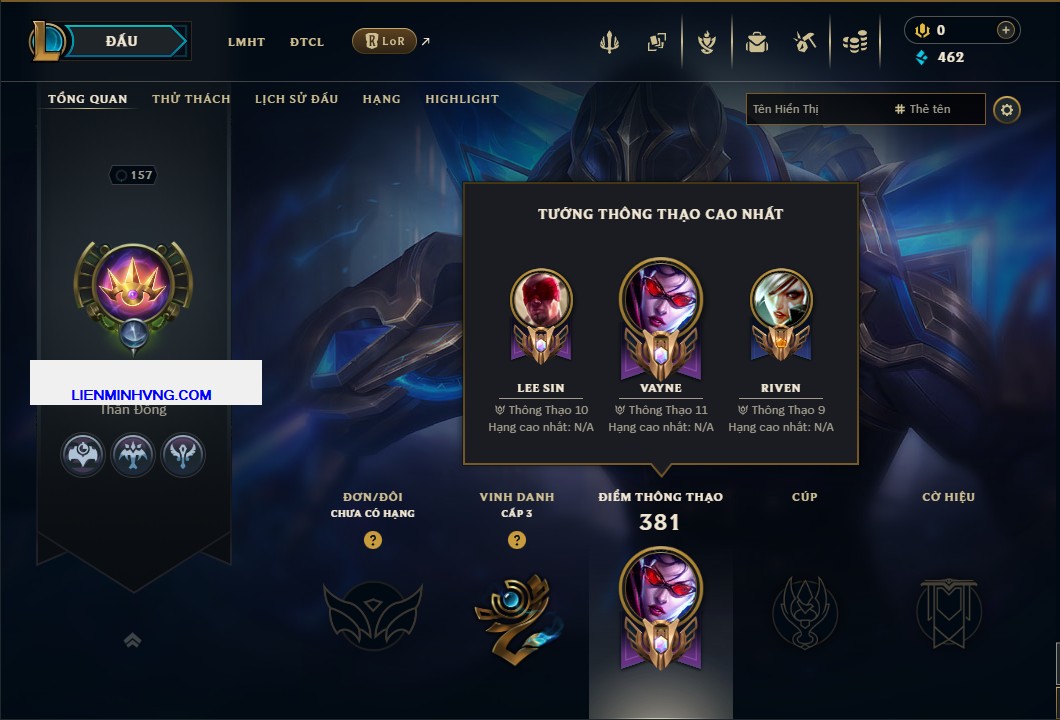Click the CỜ HIỆU banner emblem
Viewport: 1060px width, 720px height.
pos(948,612)
